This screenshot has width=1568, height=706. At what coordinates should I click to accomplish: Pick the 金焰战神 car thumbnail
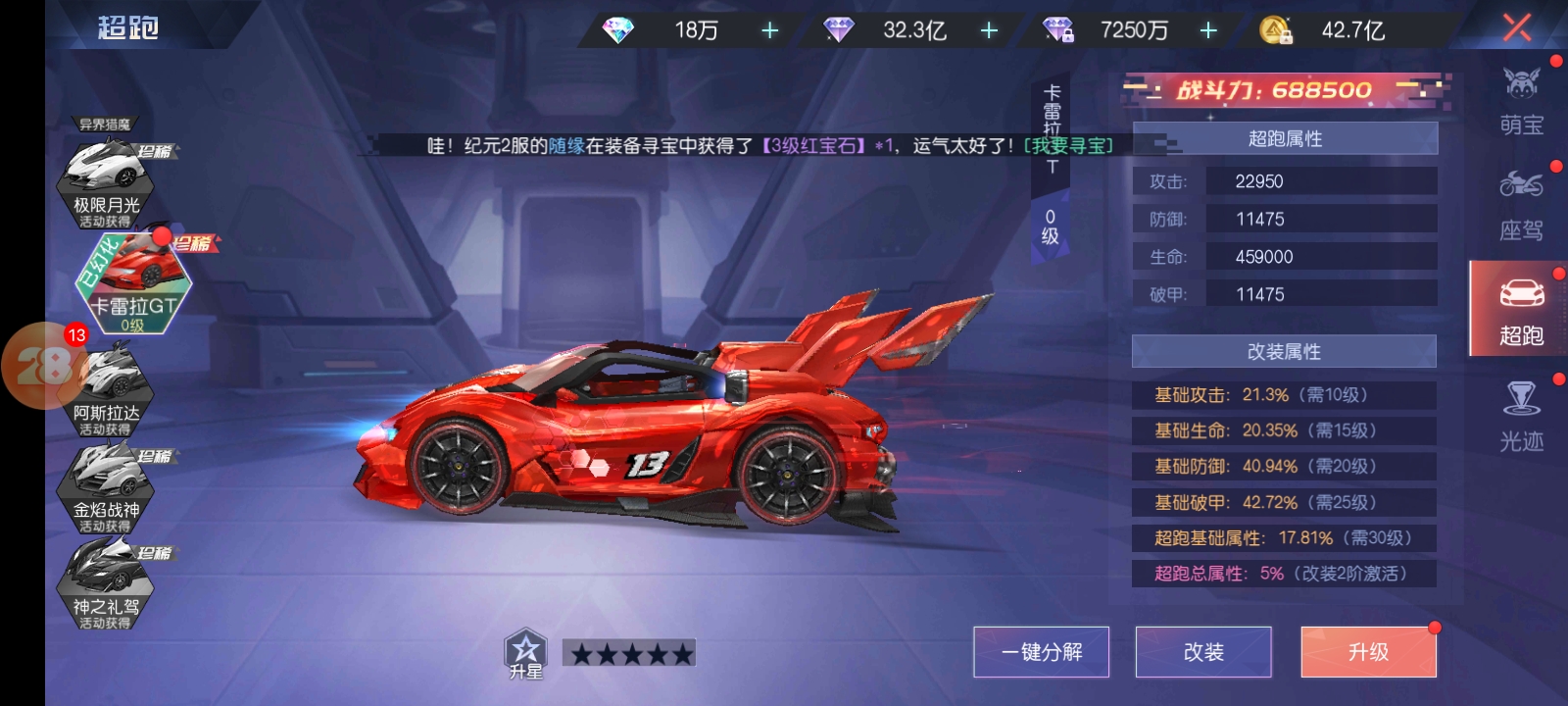tap(106, 485)
